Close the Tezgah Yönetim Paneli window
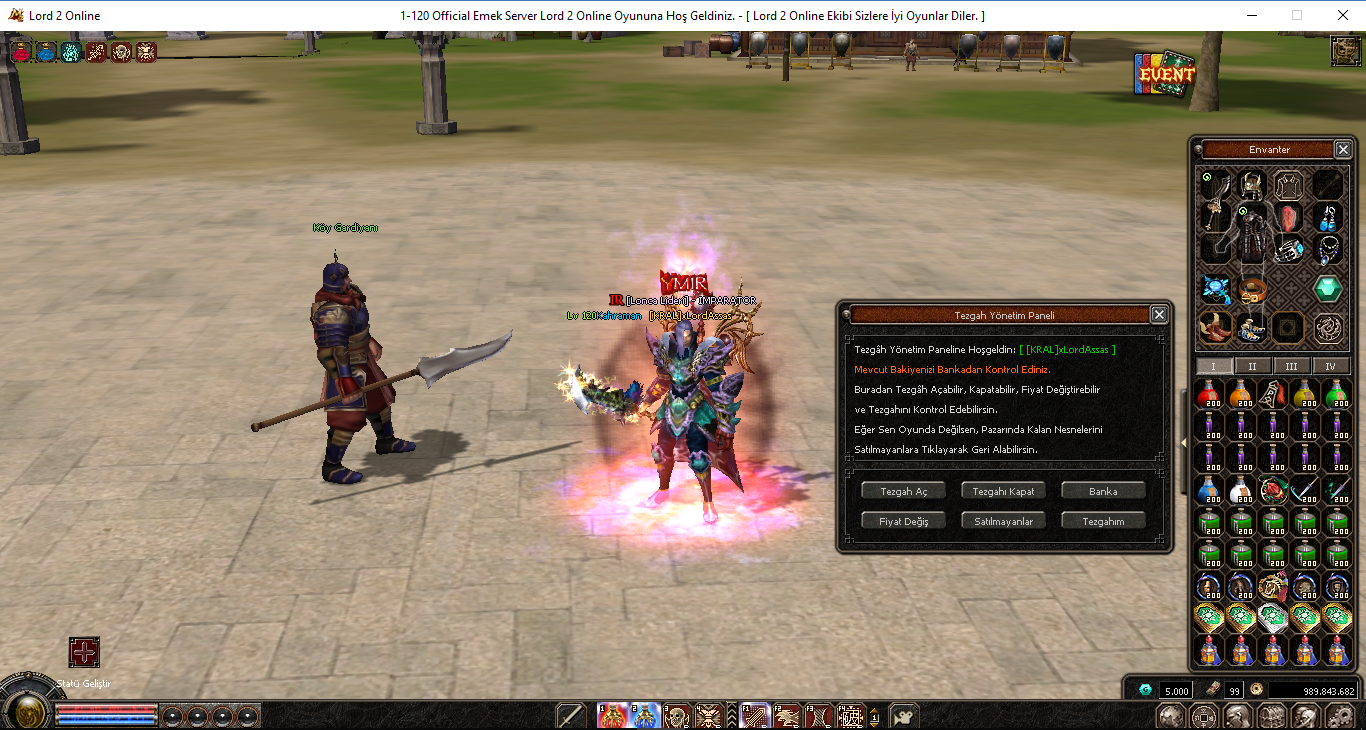The width and height of the screenshot is (1366, 730). [1159, 315]
